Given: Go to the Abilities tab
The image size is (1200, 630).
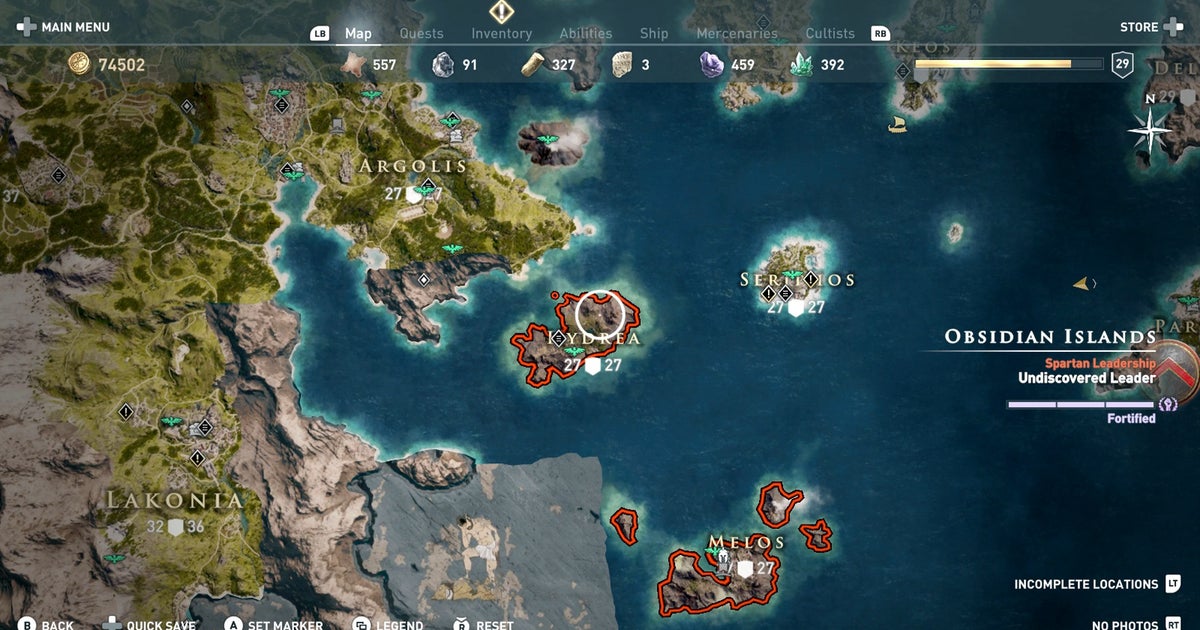Looking at the screenshot, I should pyautogui.click(x=585, y=33).
